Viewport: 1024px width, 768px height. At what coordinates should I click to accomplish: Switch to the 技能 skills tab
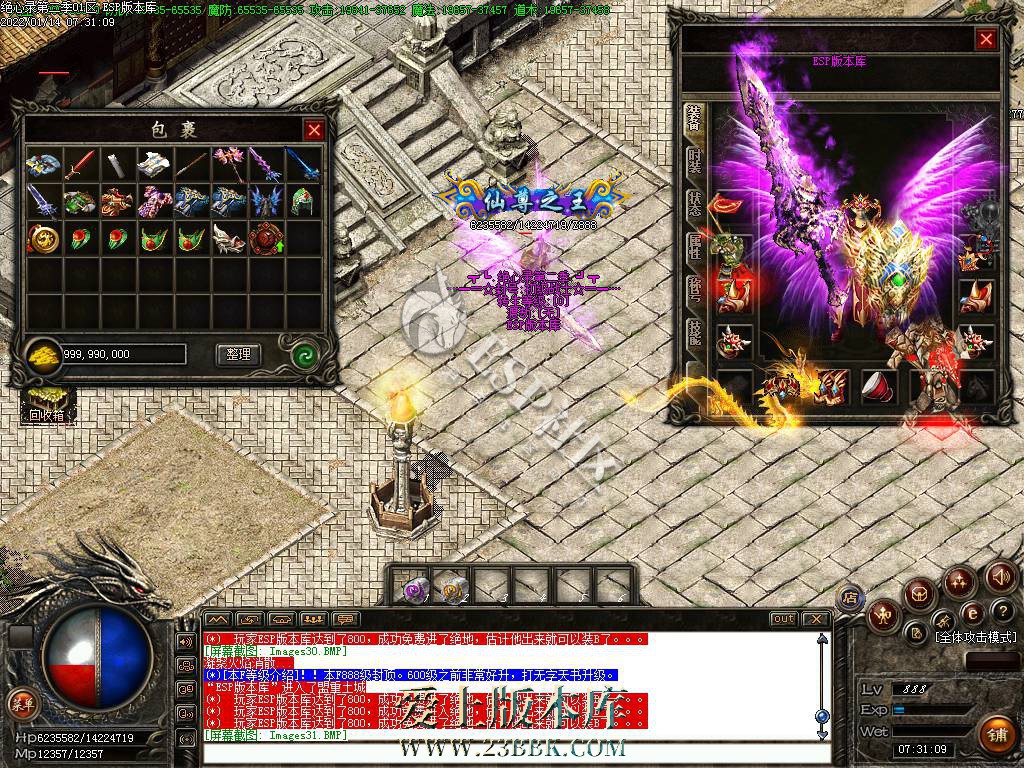click(694, 334)
